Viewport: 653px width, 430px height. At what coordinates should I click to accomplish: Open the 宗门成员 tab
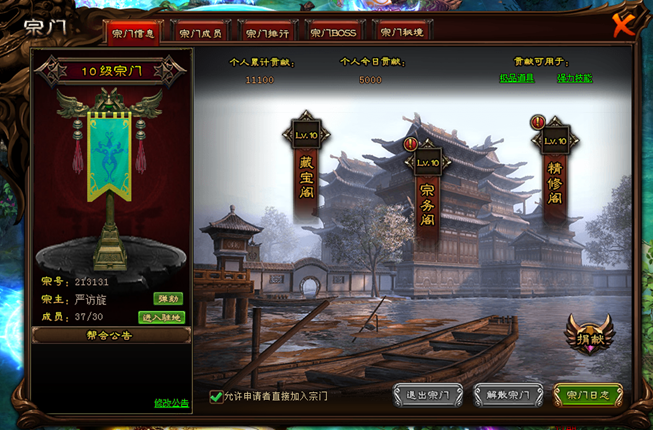(201, 32)
